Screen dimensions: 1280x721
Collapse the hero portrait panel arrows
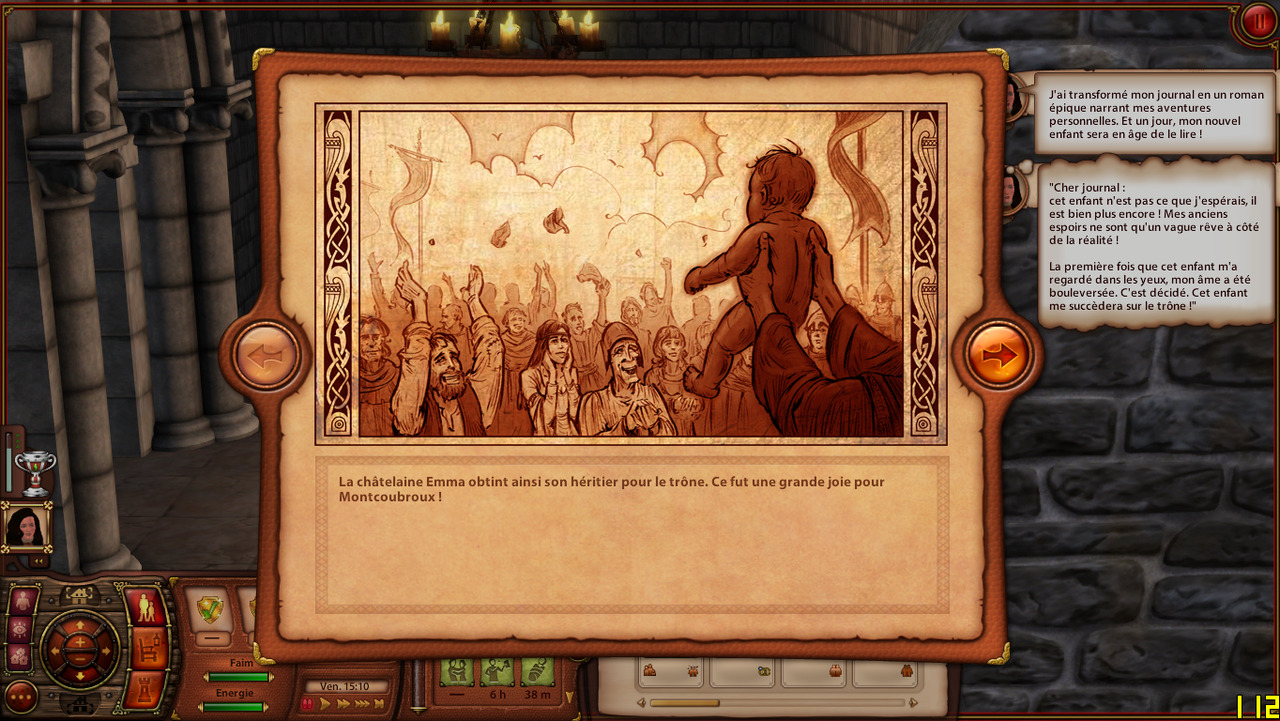(40, 561)
